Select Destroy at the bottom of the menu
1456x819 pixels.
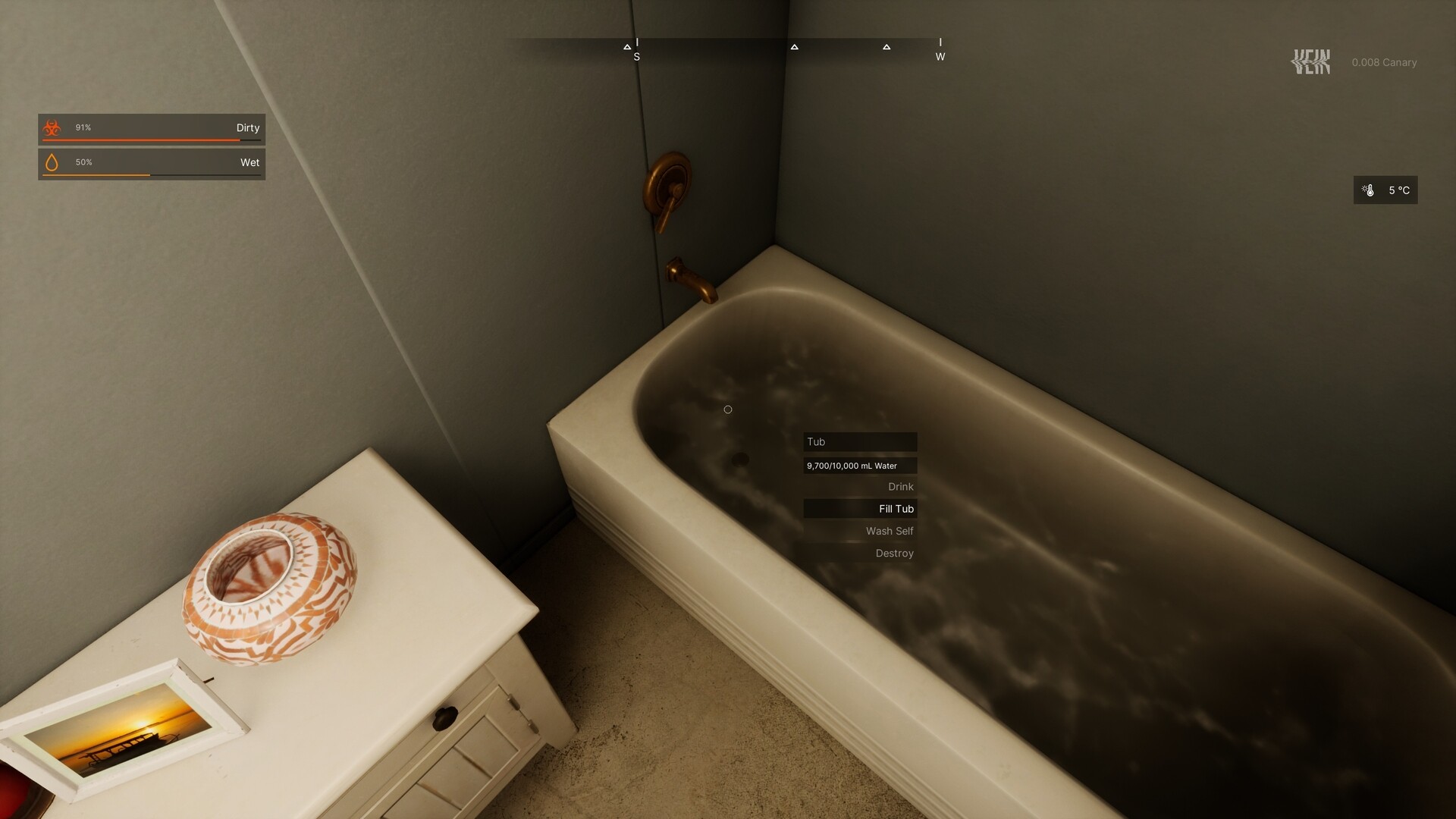pos(894,553)
